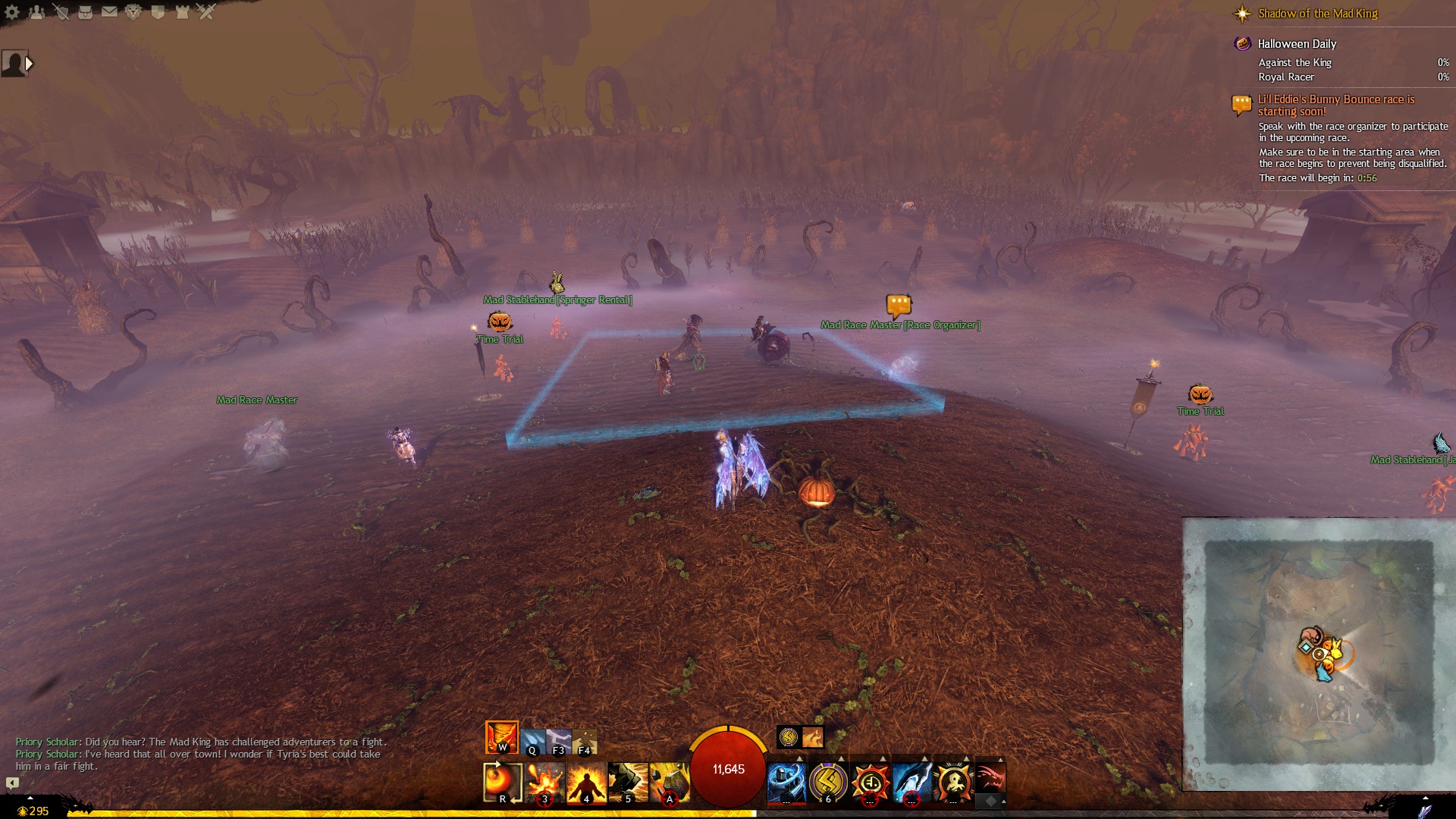Switch to the water attunement
The height and width of the screenshot is (819, 1456).
[532, 741]
